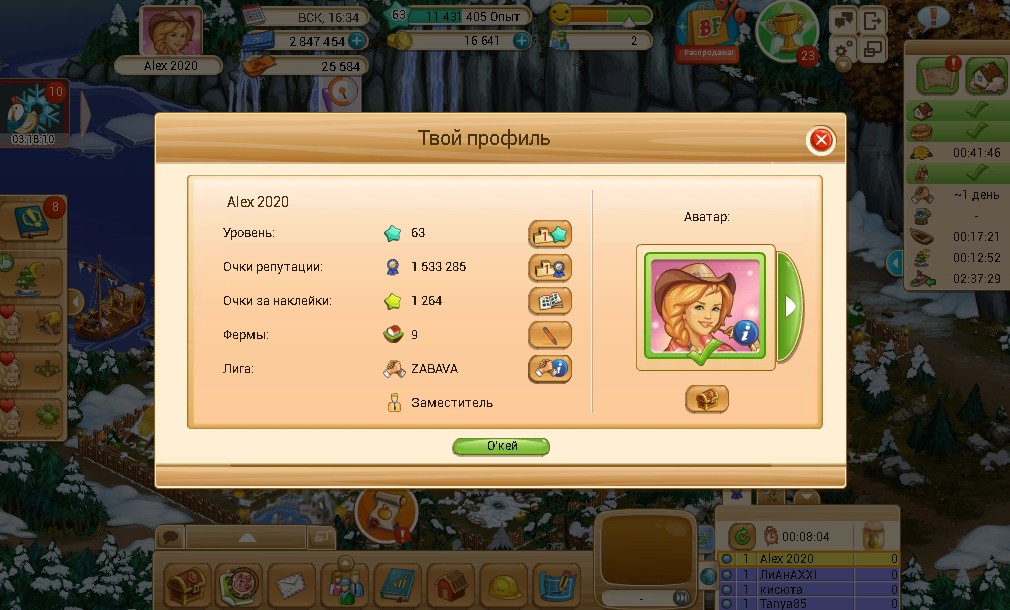
Task: Open the chest button under the avatar
Action: 706,399
